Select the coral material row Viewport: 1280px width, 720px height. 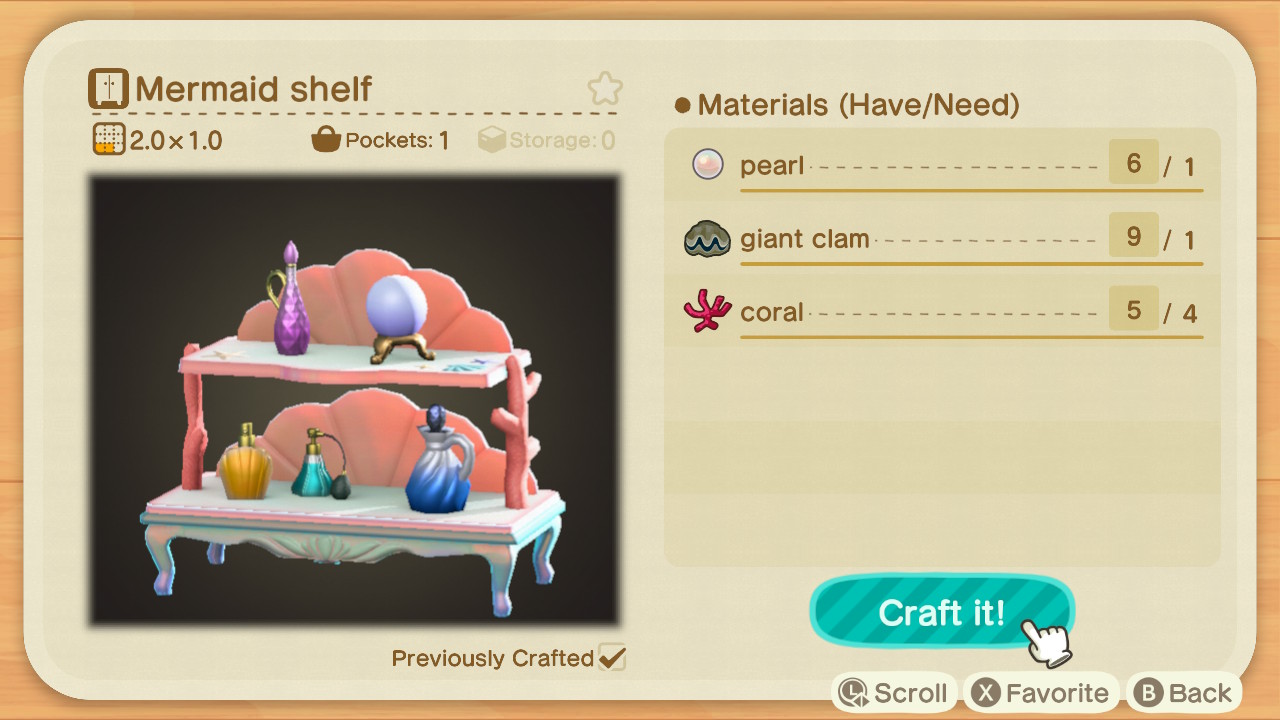point(942,312)
